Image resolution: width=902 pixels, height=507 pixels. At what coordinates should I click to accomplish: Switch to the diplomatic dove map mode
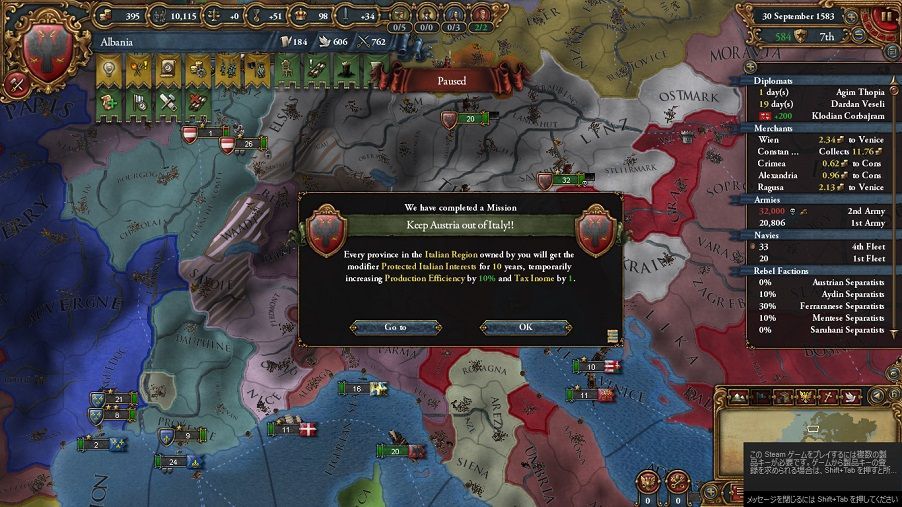click(x=852, y=397)
